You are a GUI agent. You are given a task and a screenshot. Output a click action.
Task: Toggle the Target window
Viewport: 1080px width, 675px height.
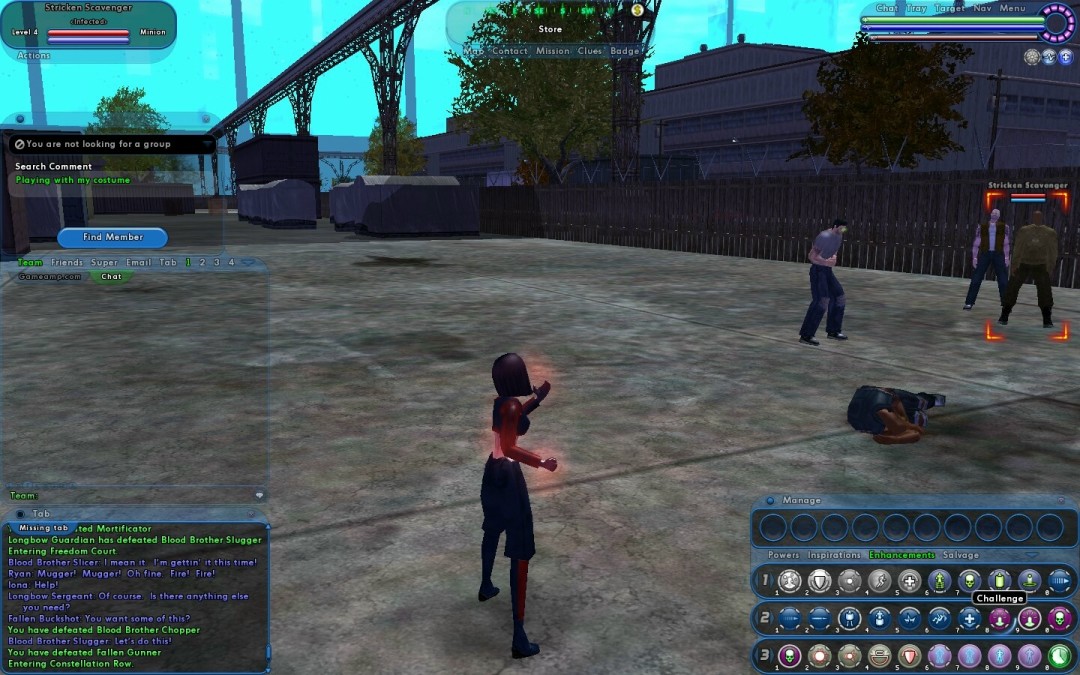(949, 8)
